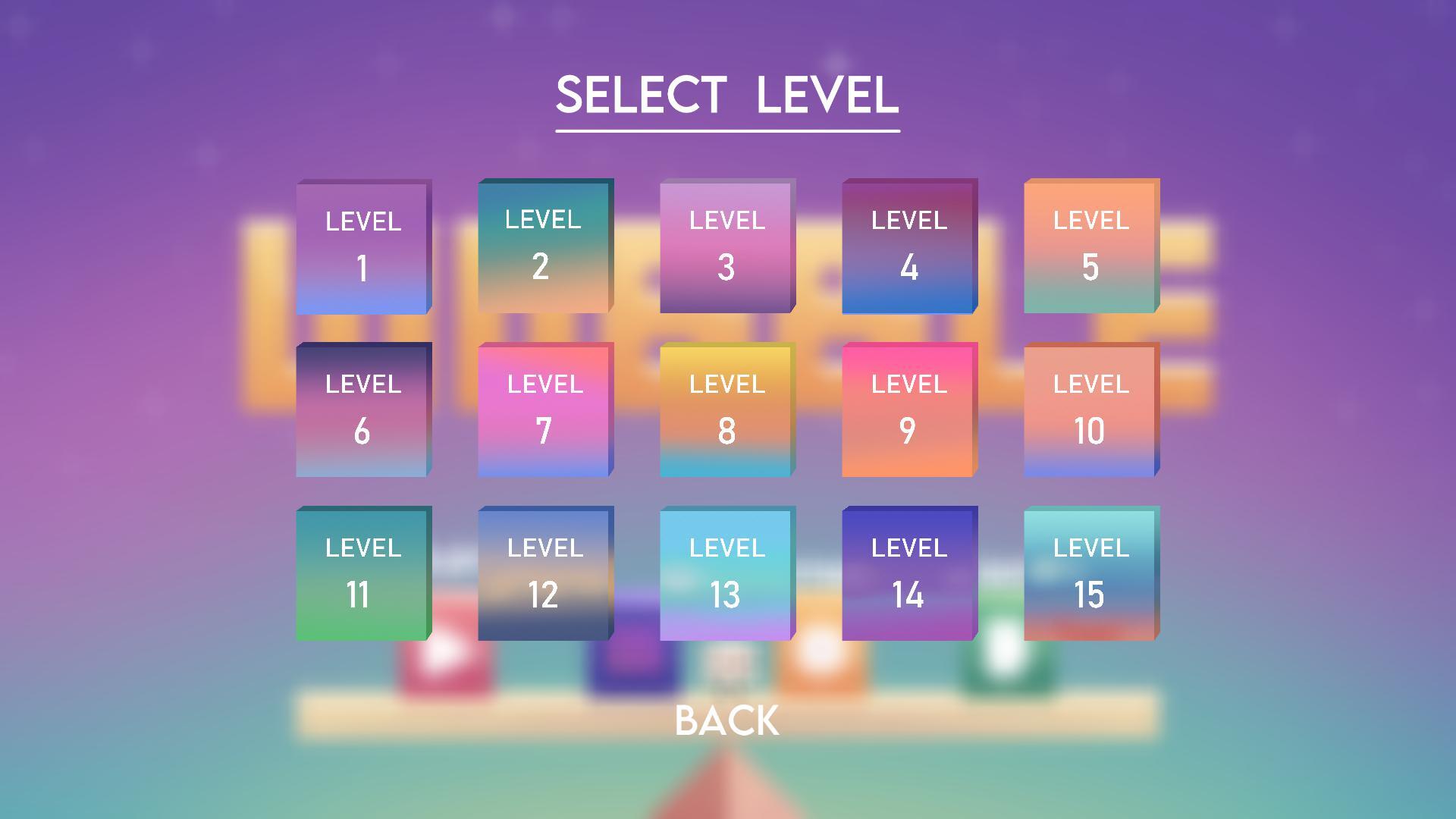
Task: Open Level 2
Action: pos(545,246)
